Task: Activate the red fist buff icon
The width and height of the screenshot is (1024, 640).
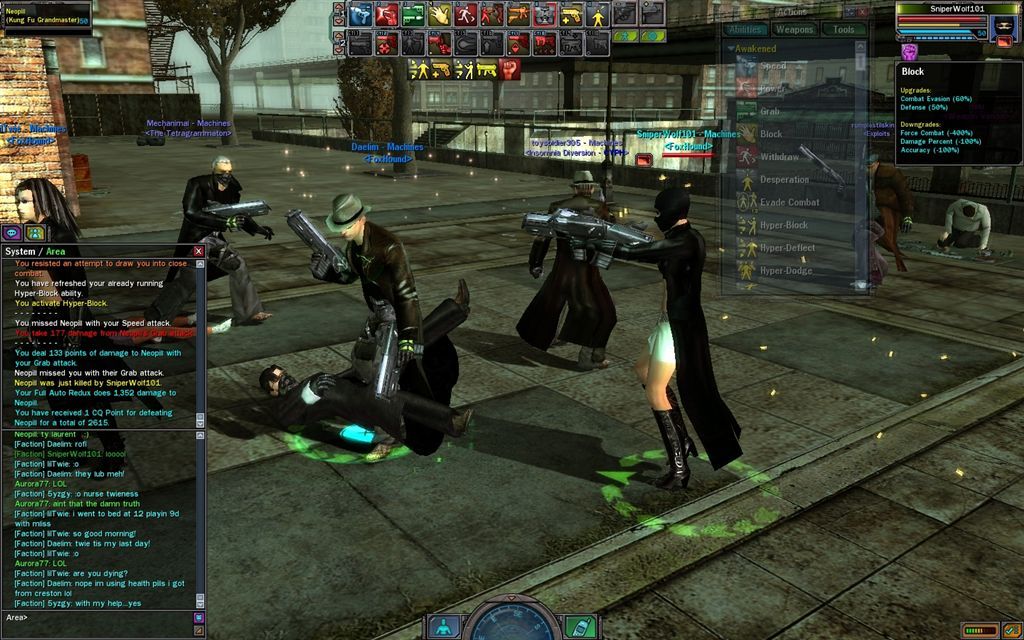Action: tap(510, 69)
